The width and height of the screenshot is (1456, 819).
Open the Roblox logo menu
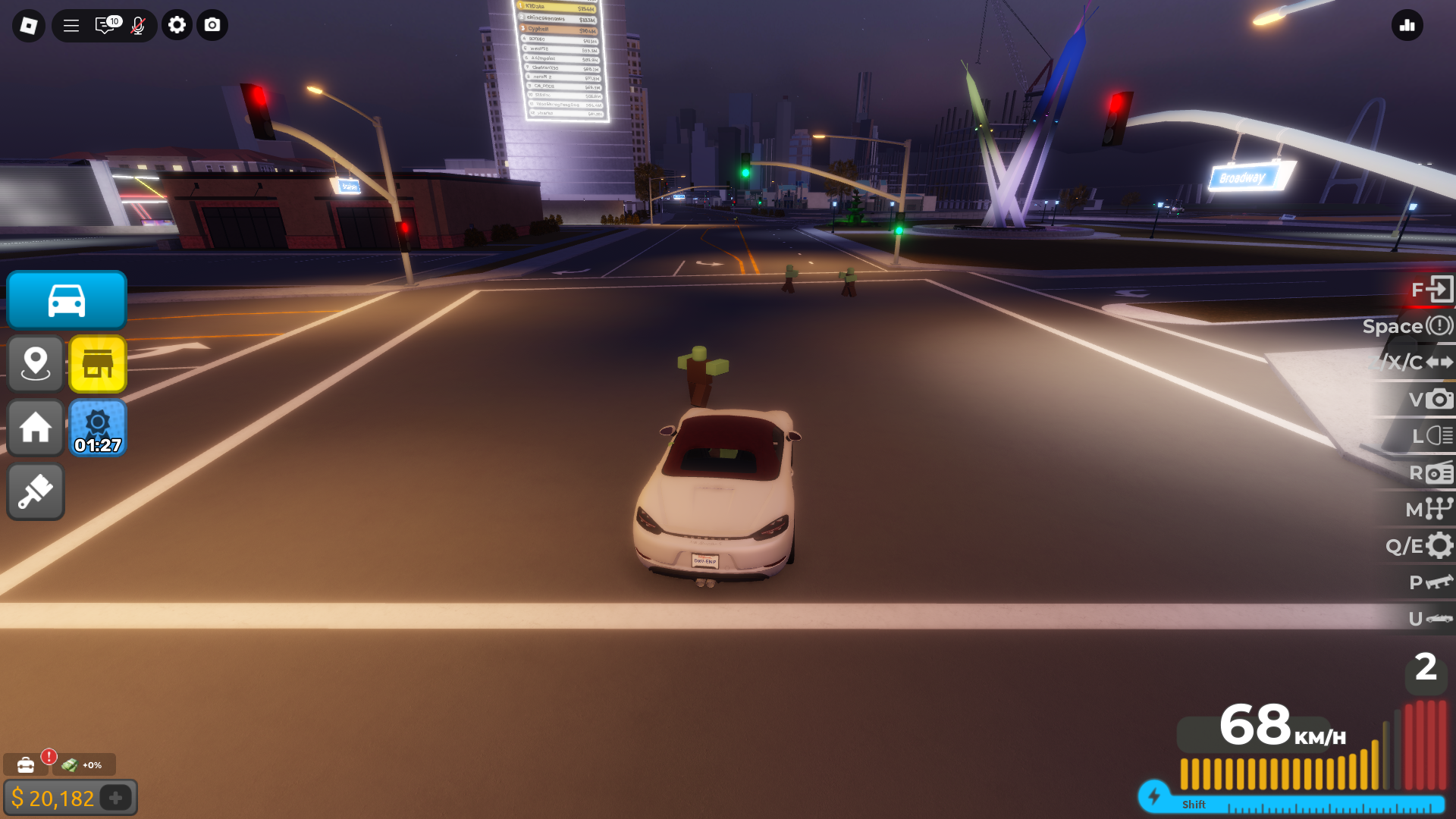pyautogui.click(x=27, y=25)
